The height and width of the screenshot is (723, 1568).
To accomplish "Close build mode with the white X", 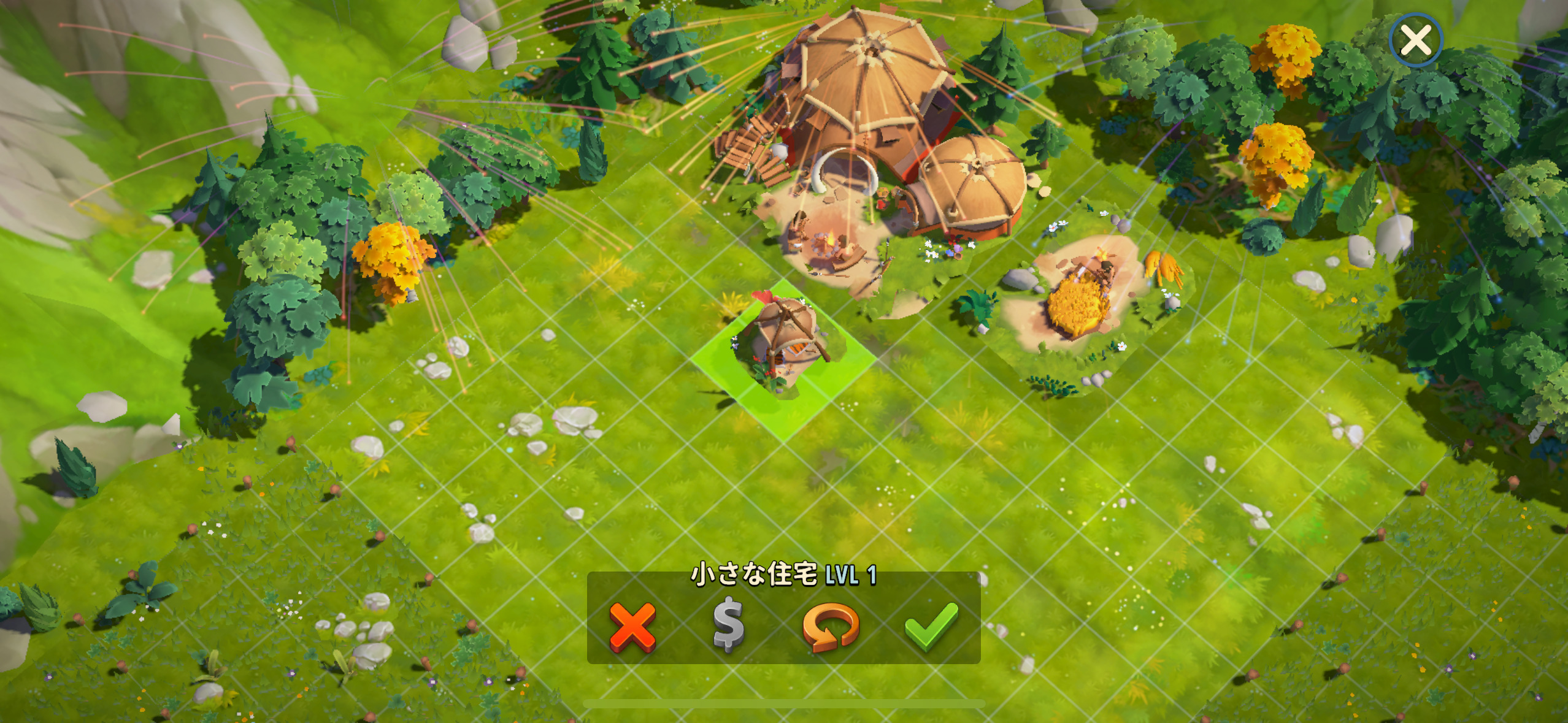I will [x=1416, y=40].
